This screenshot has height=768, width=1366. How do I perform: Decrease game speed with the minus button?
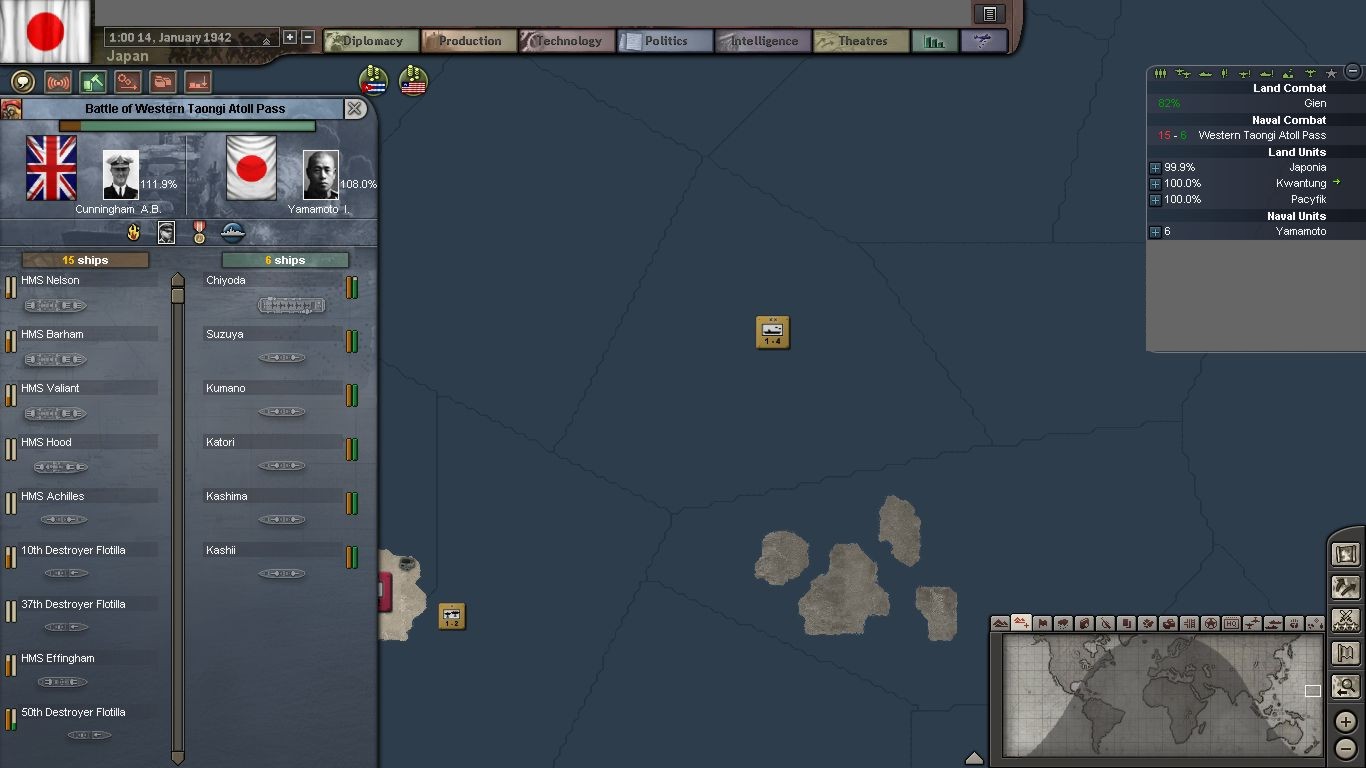pyautogui.click(x=308, y=37)
